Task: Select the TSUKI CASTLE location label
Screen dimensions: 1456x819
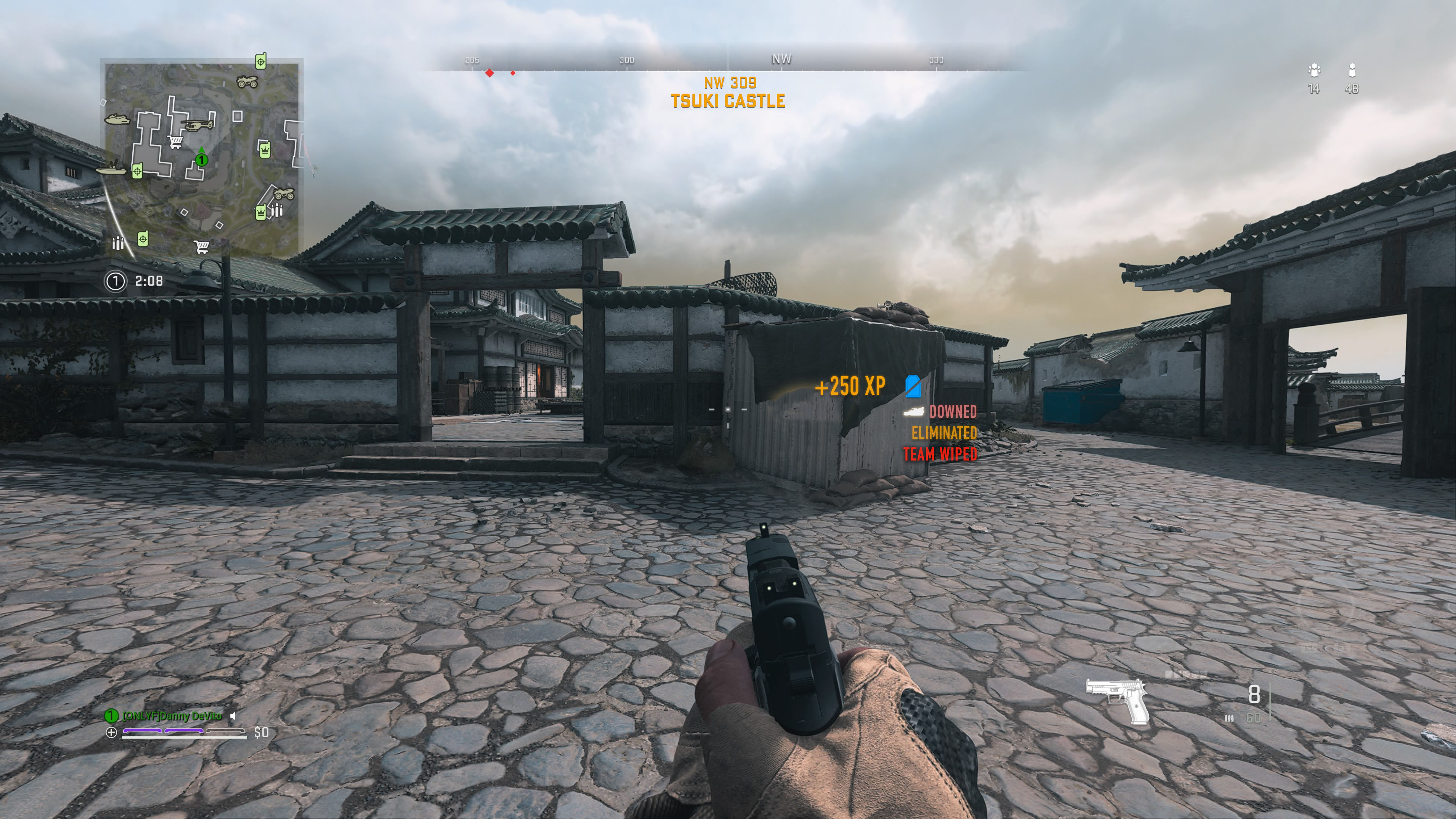Action: 728,102
